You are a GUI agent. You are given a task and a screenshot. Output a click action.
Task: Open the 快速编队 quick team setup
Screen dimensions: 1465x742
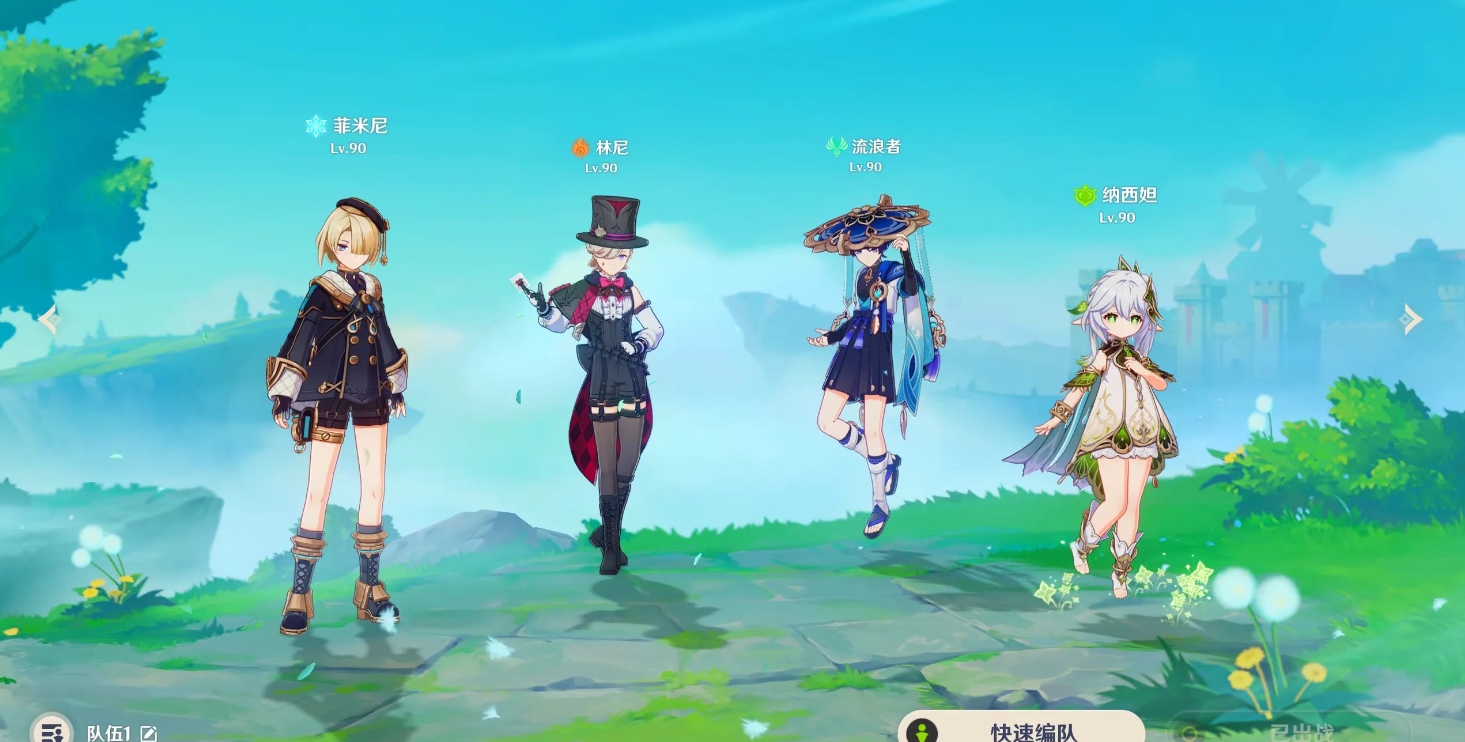click(x=1020, y=729)
